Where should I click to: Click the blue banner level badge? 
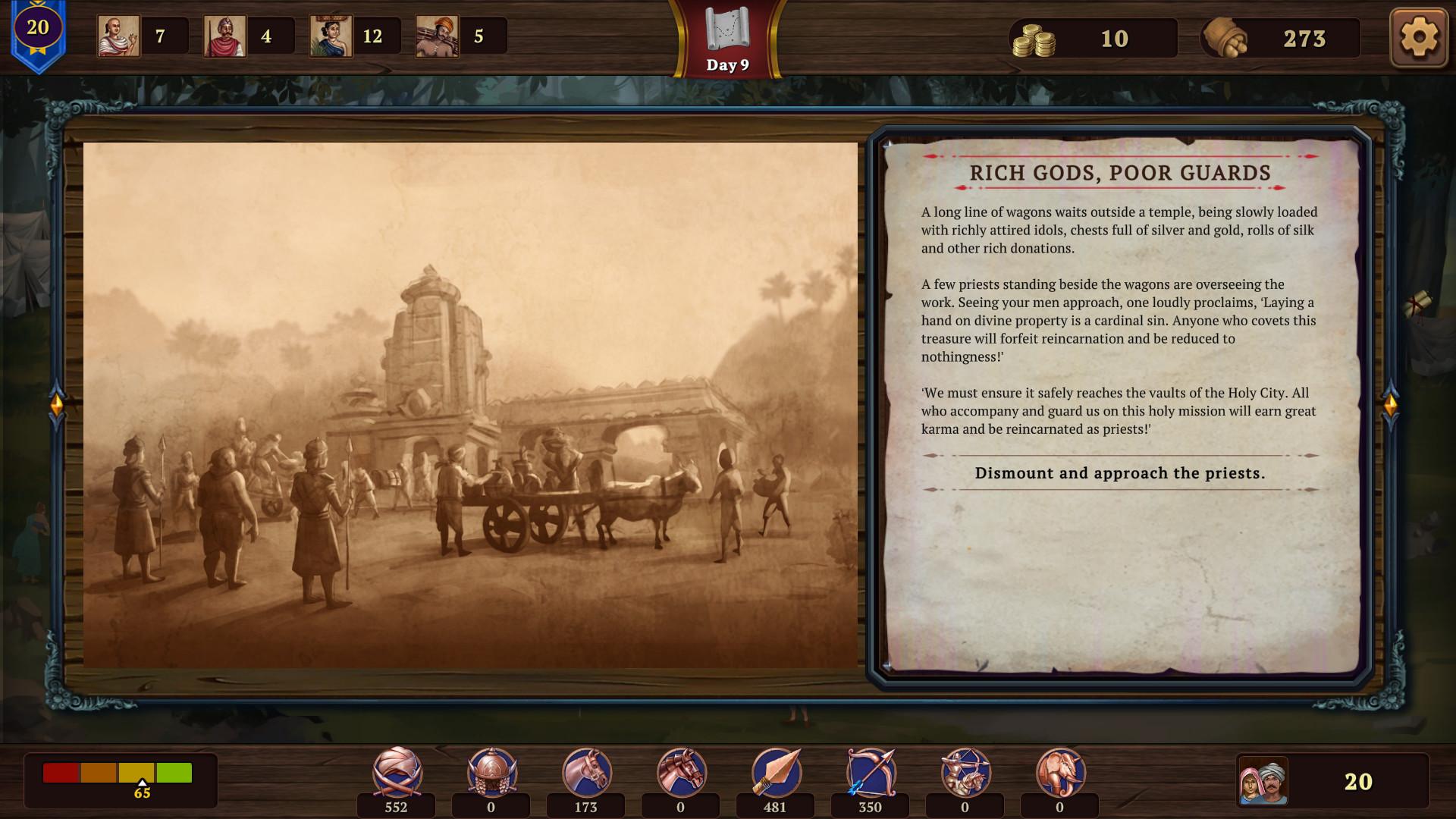point(38,32)
